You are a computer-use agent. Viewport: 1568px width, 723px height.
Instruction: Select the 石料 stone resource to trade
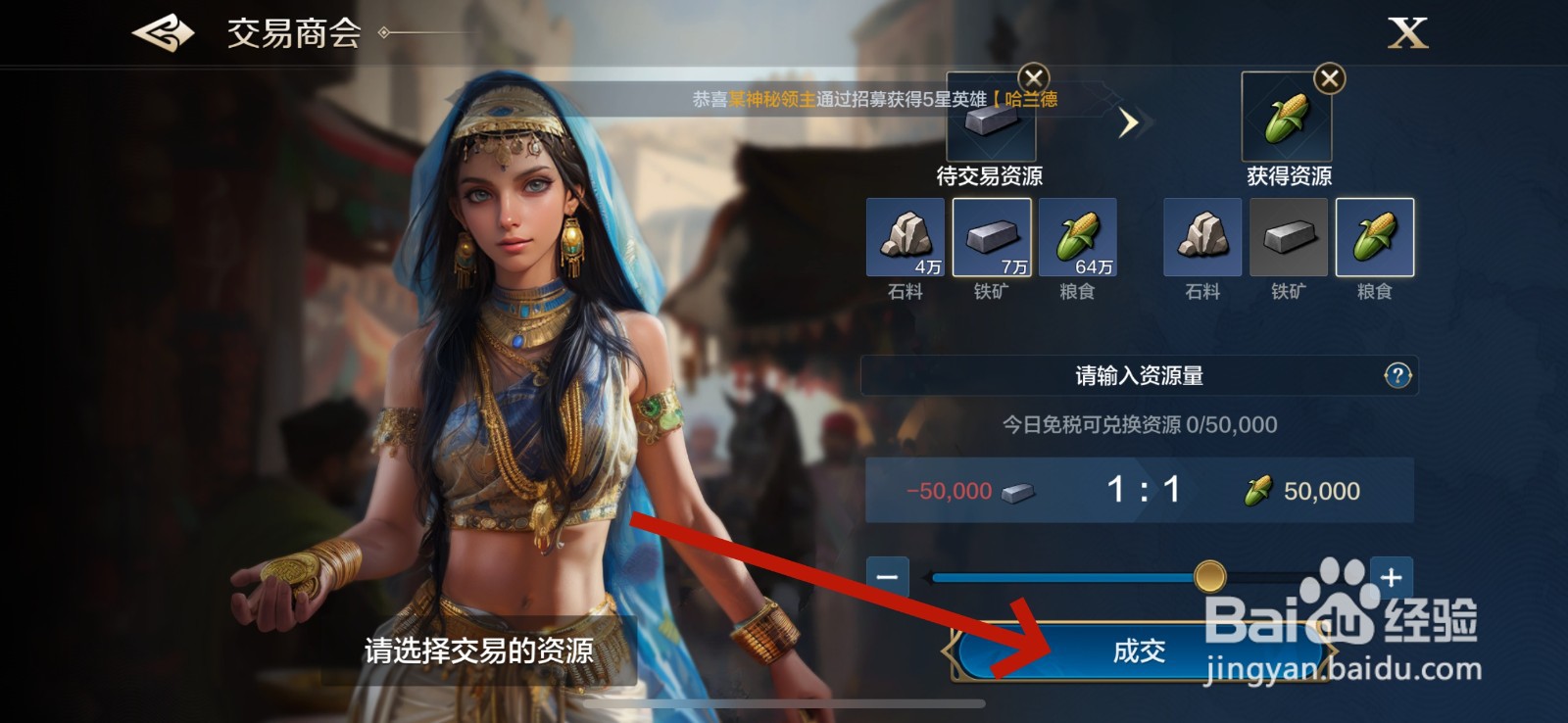906,238
